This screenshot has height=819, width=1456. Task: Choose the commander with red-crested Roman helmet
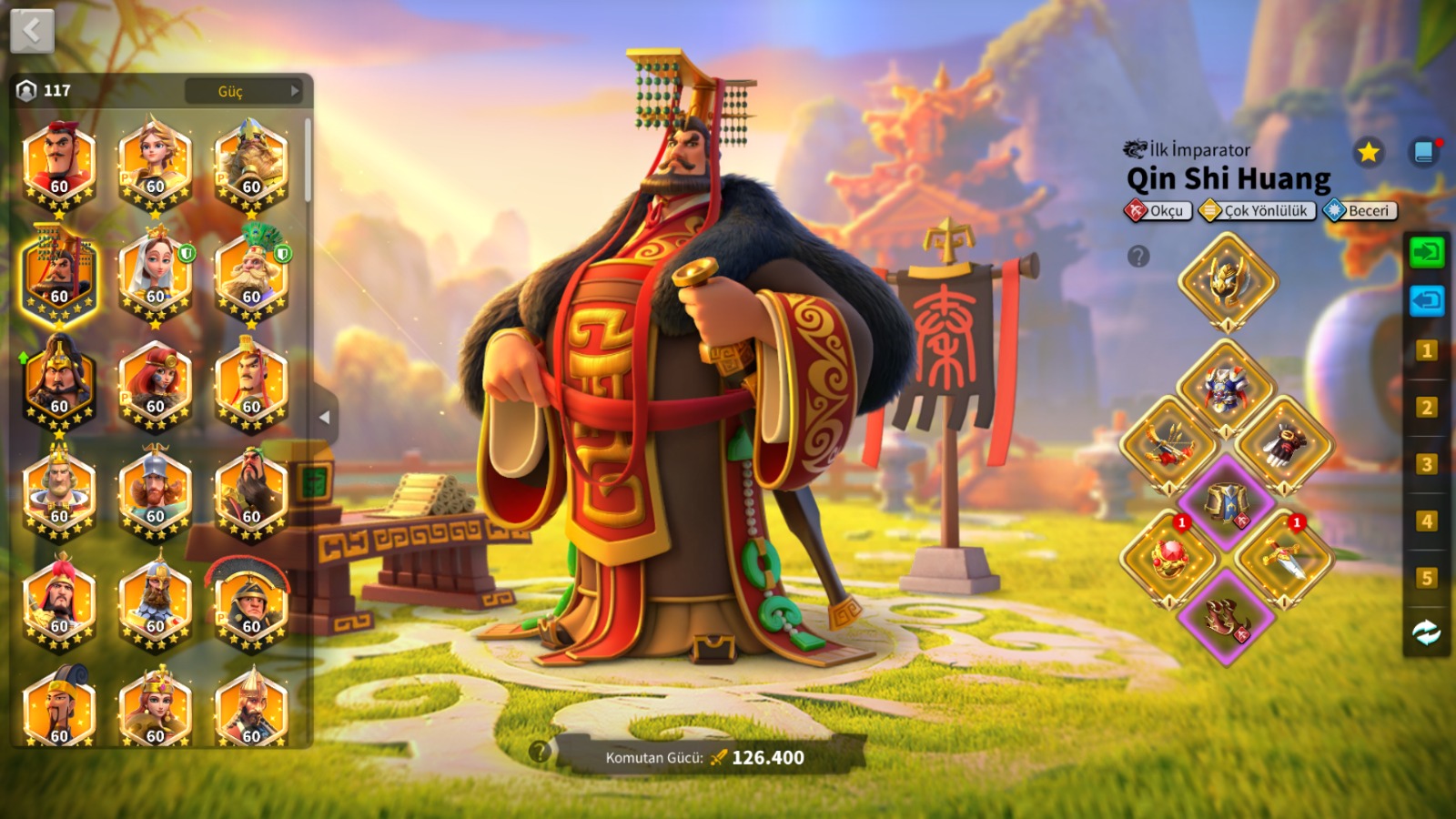251,602
